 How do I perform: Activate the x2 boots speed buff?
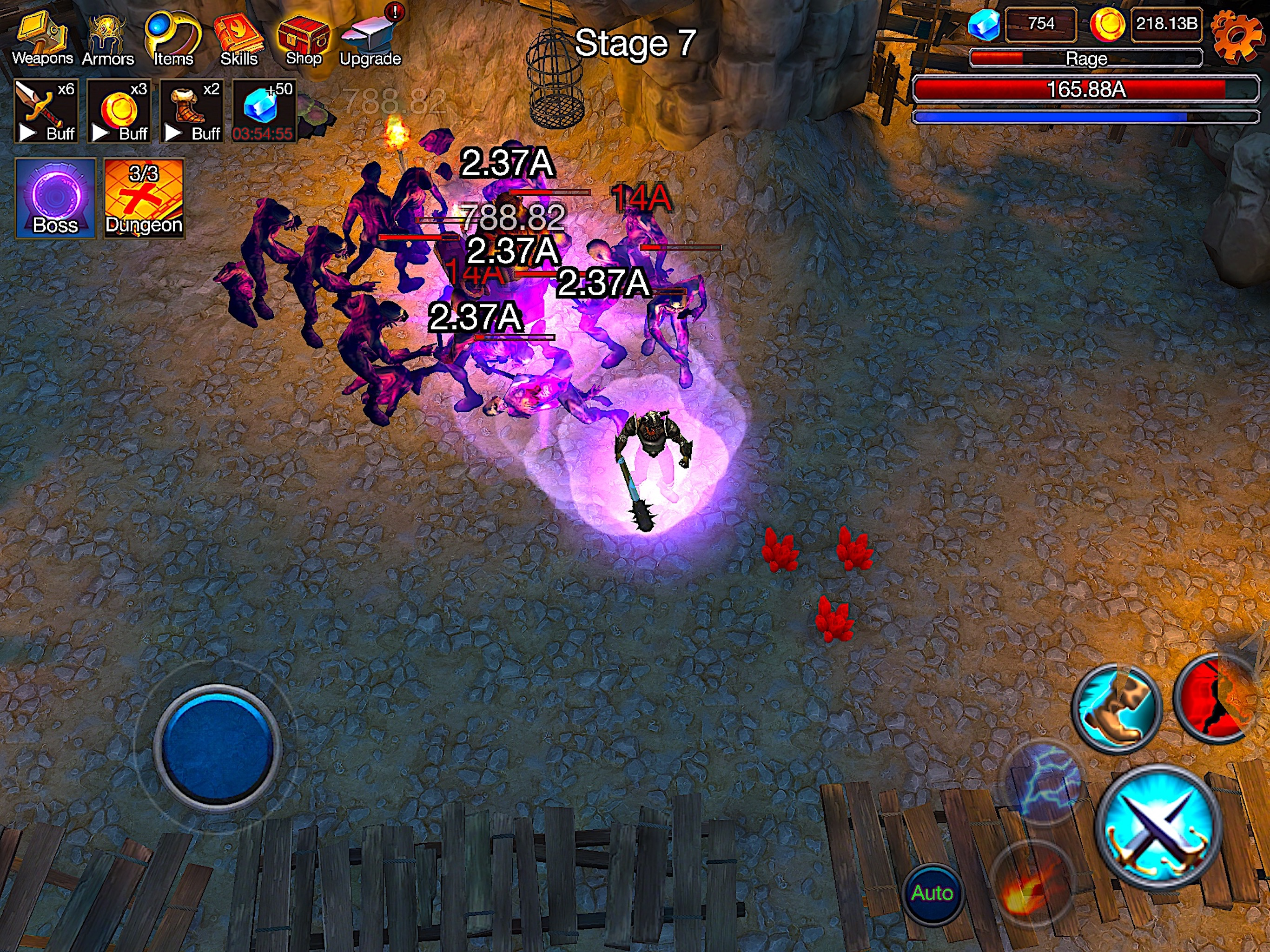tap(191, 111)
